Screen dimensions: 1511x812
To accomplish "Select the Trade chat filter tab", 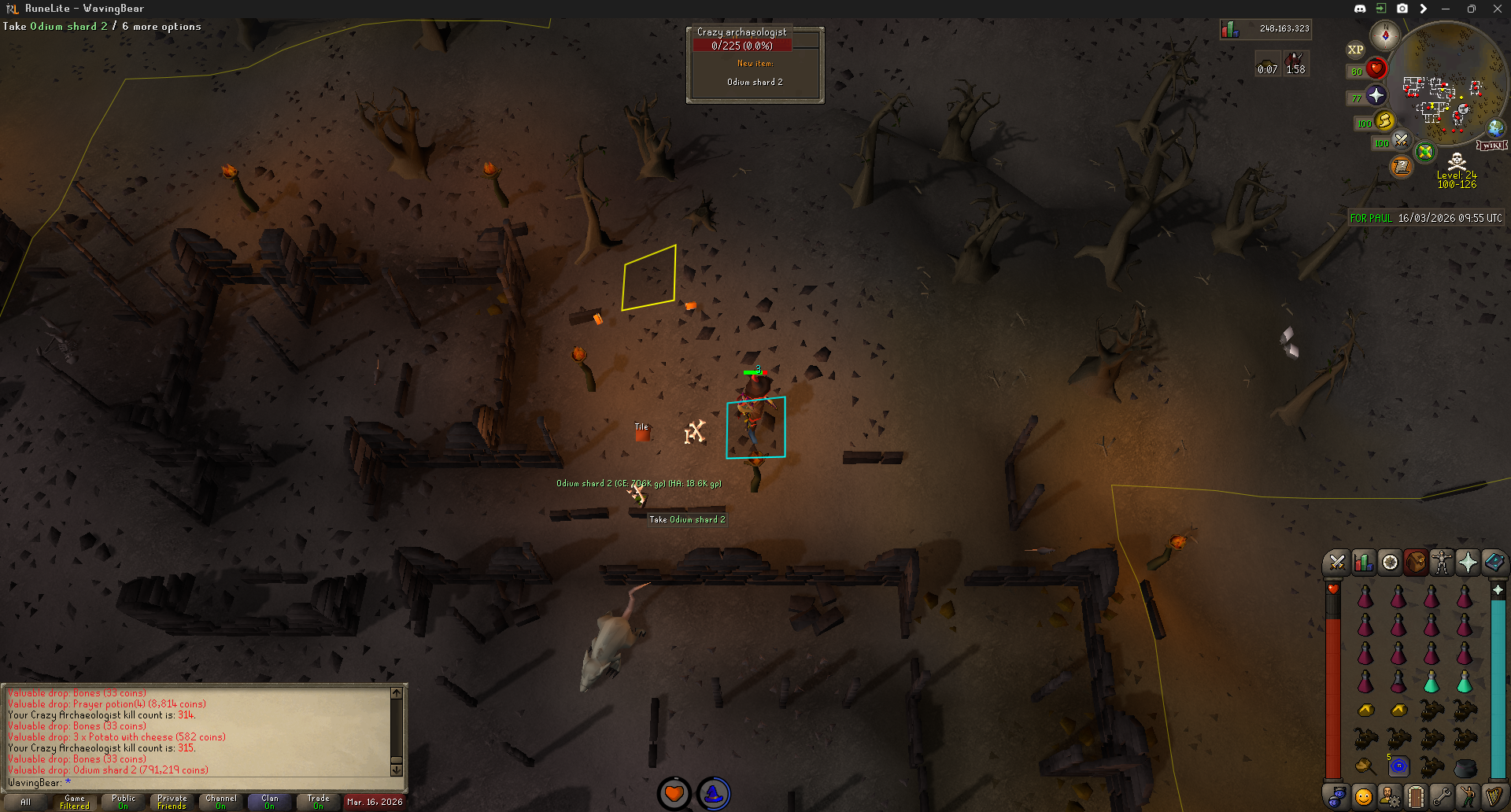I will pos(319,802).
